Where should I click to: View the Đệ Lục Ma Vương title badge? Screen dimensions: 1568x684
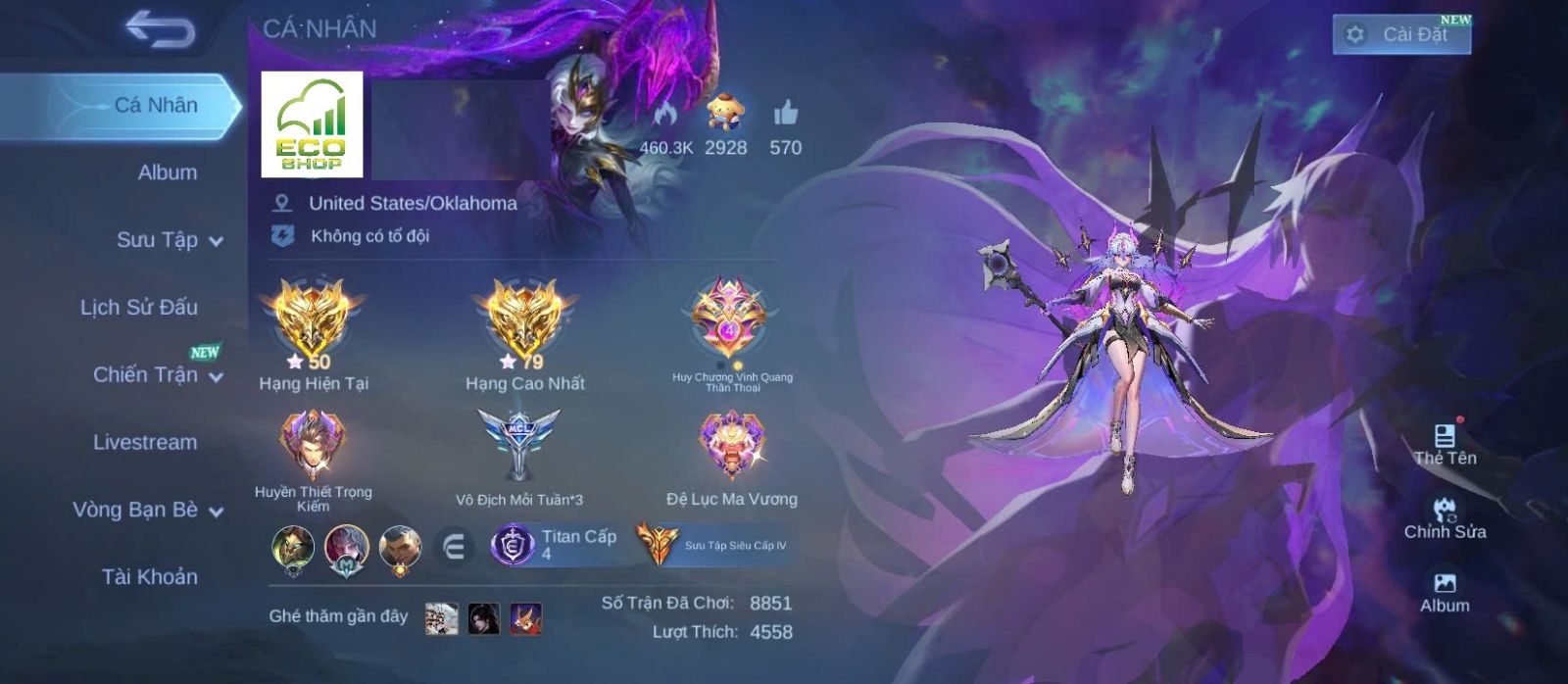point(731,444)
